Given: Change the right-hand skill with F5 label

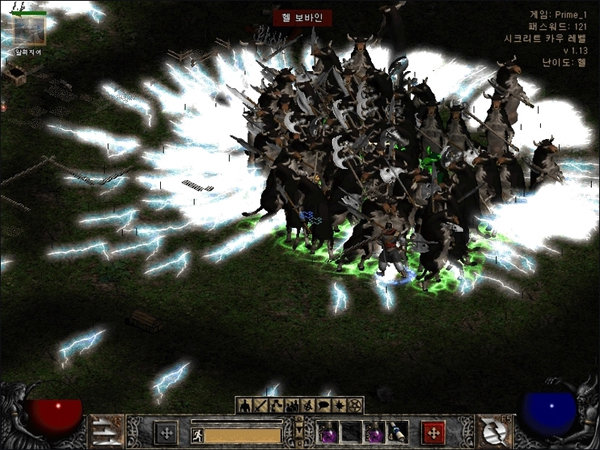Looking at the screenshot, I should [x=492, y=431].
